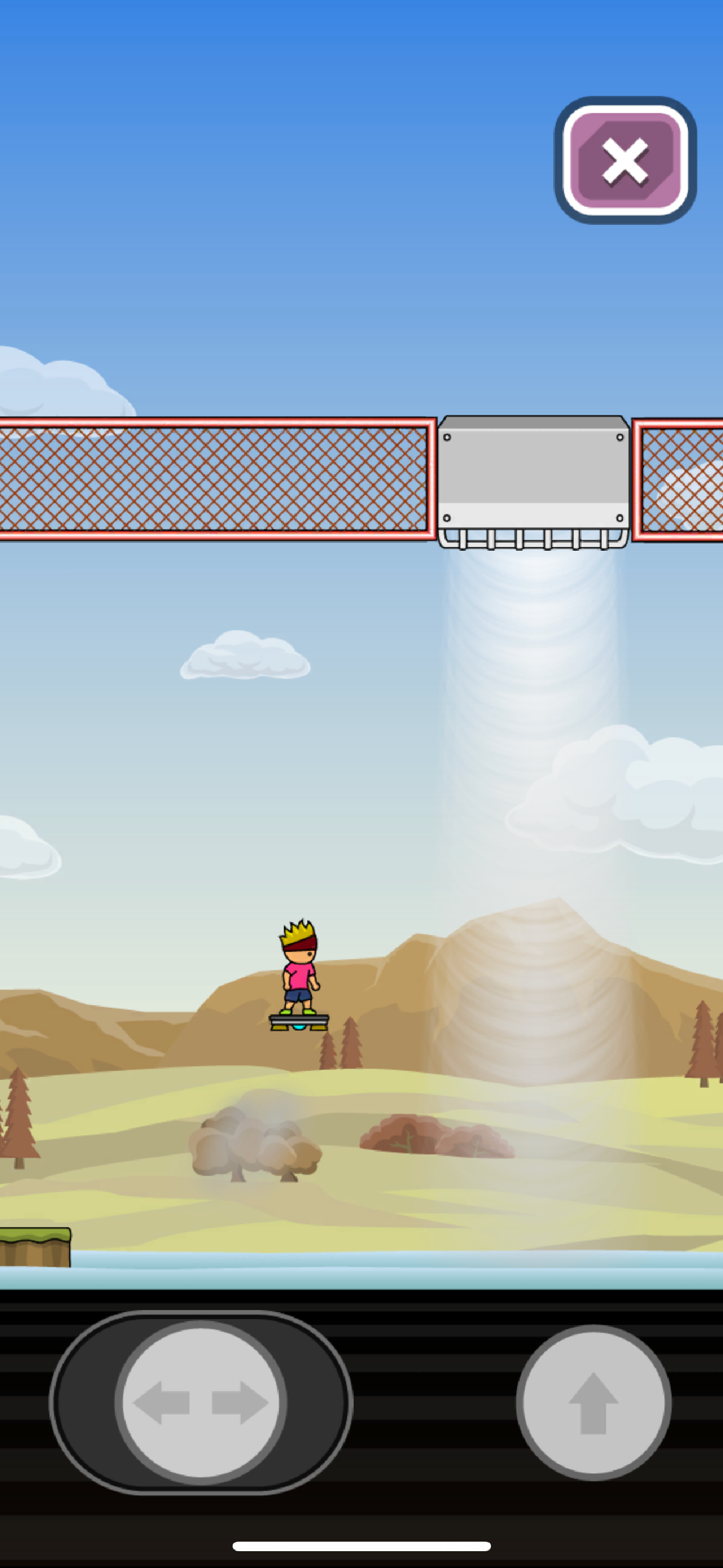Select the character riding the hoverboard
Image resolution: width=723 pixels, height=1568 pixels.
pyautogui.click(x=299, y=974)
